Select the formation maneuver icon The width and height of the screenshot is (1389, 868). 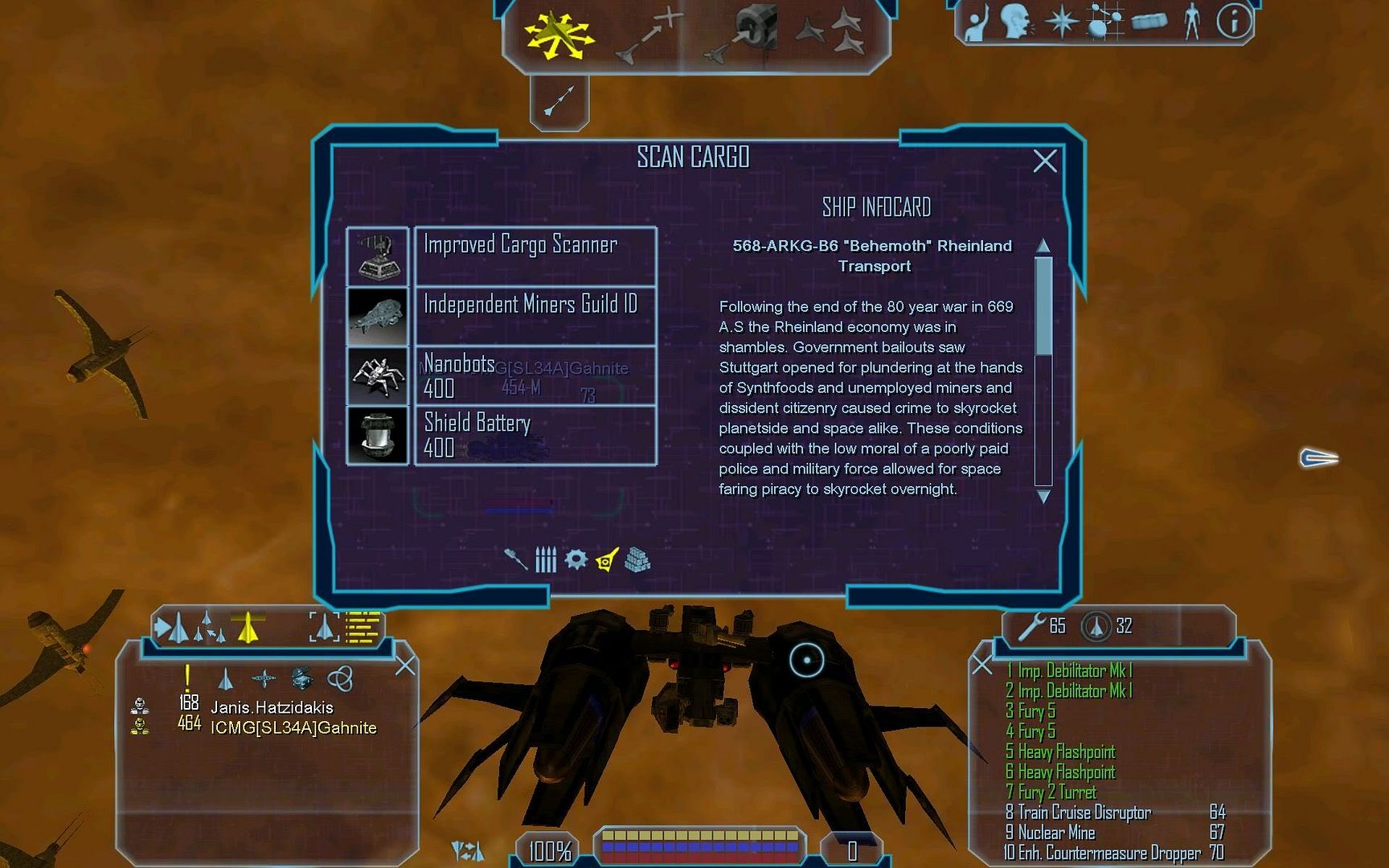click(x=831, y=35)
